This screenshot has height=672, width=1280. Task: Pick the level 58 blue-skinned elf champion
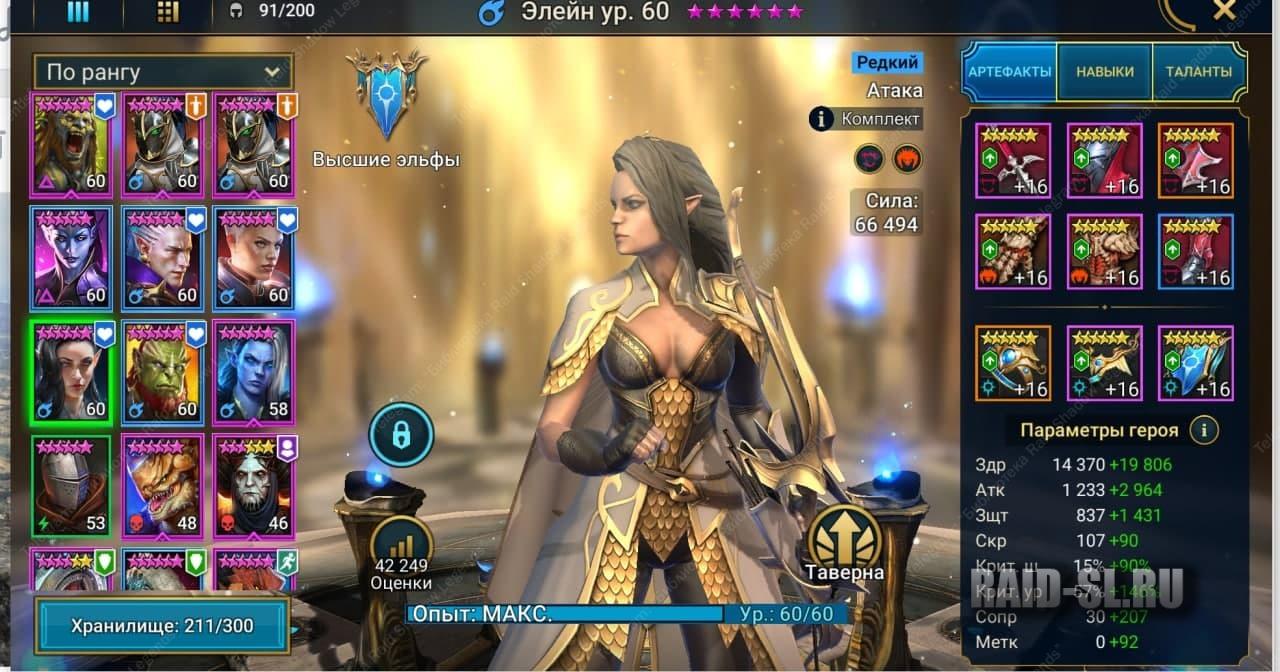click(252, 370)
